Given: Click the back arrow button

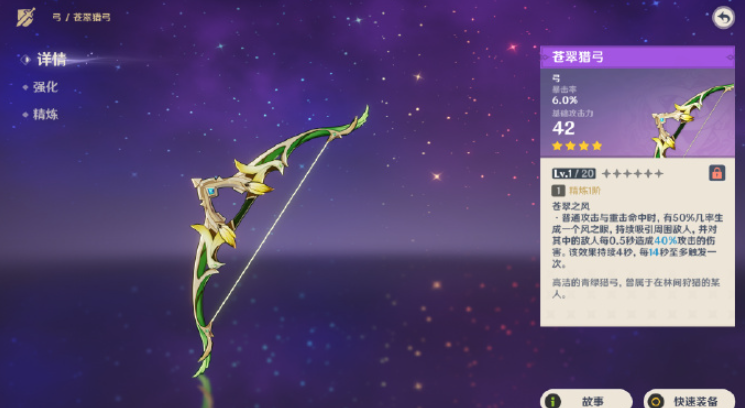Looking at the screenshot, I should click(x=723, y=17).
